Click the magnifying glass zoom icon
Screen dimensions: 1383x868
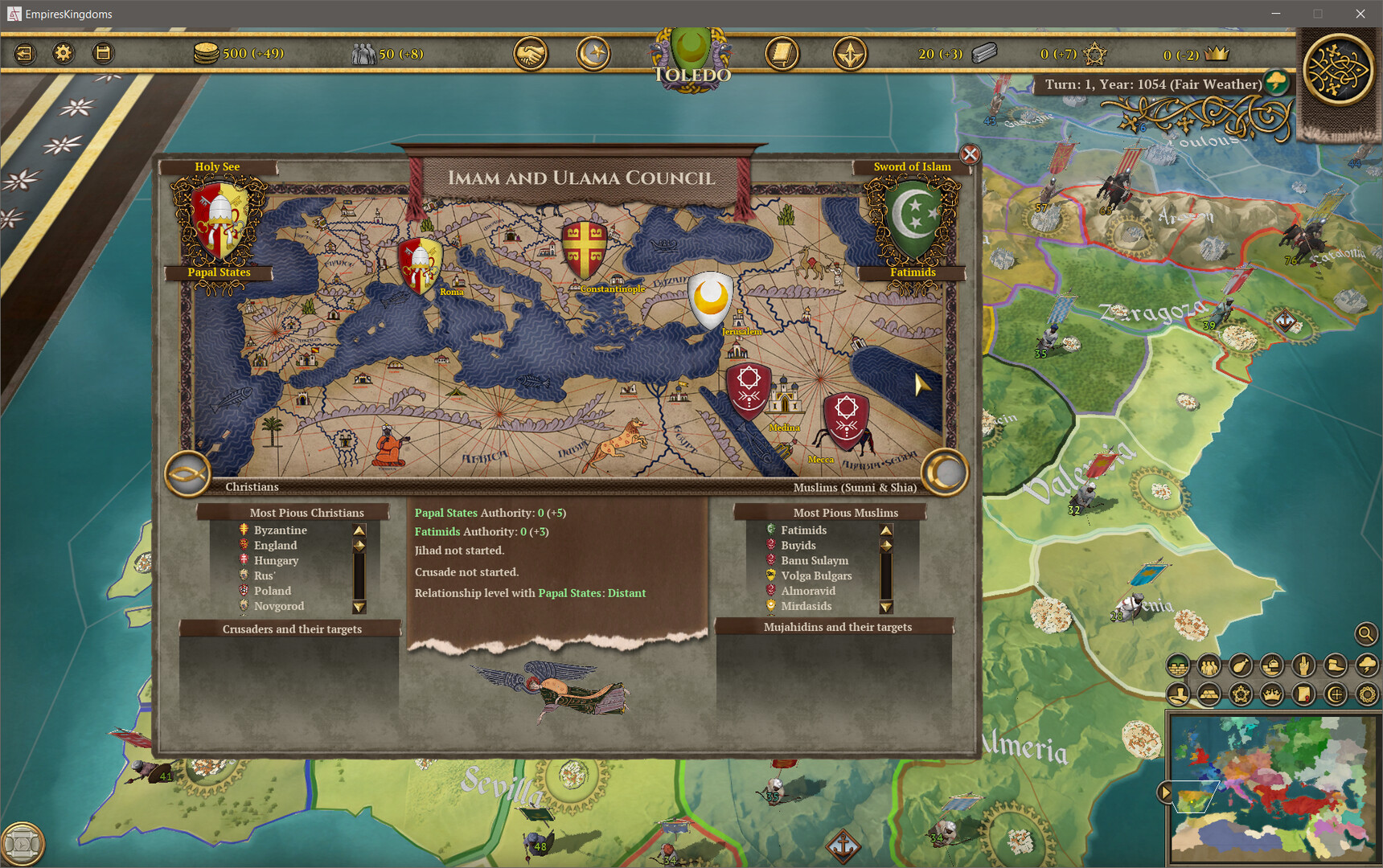click(x=1365, y=634)
